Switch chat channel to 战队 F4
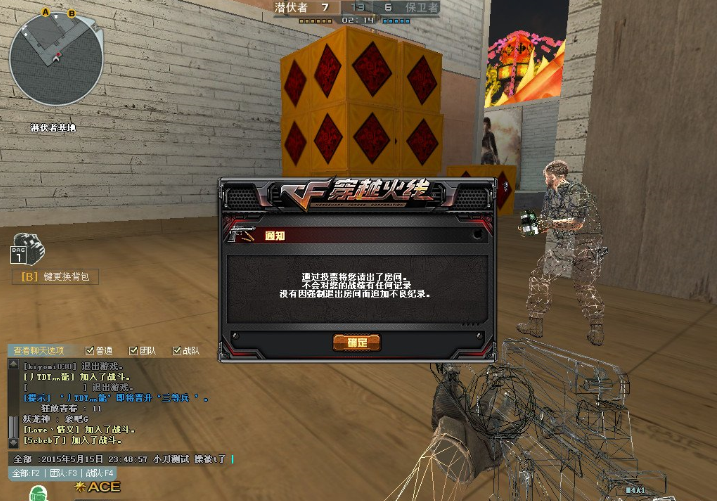 [x=100, y=472]
